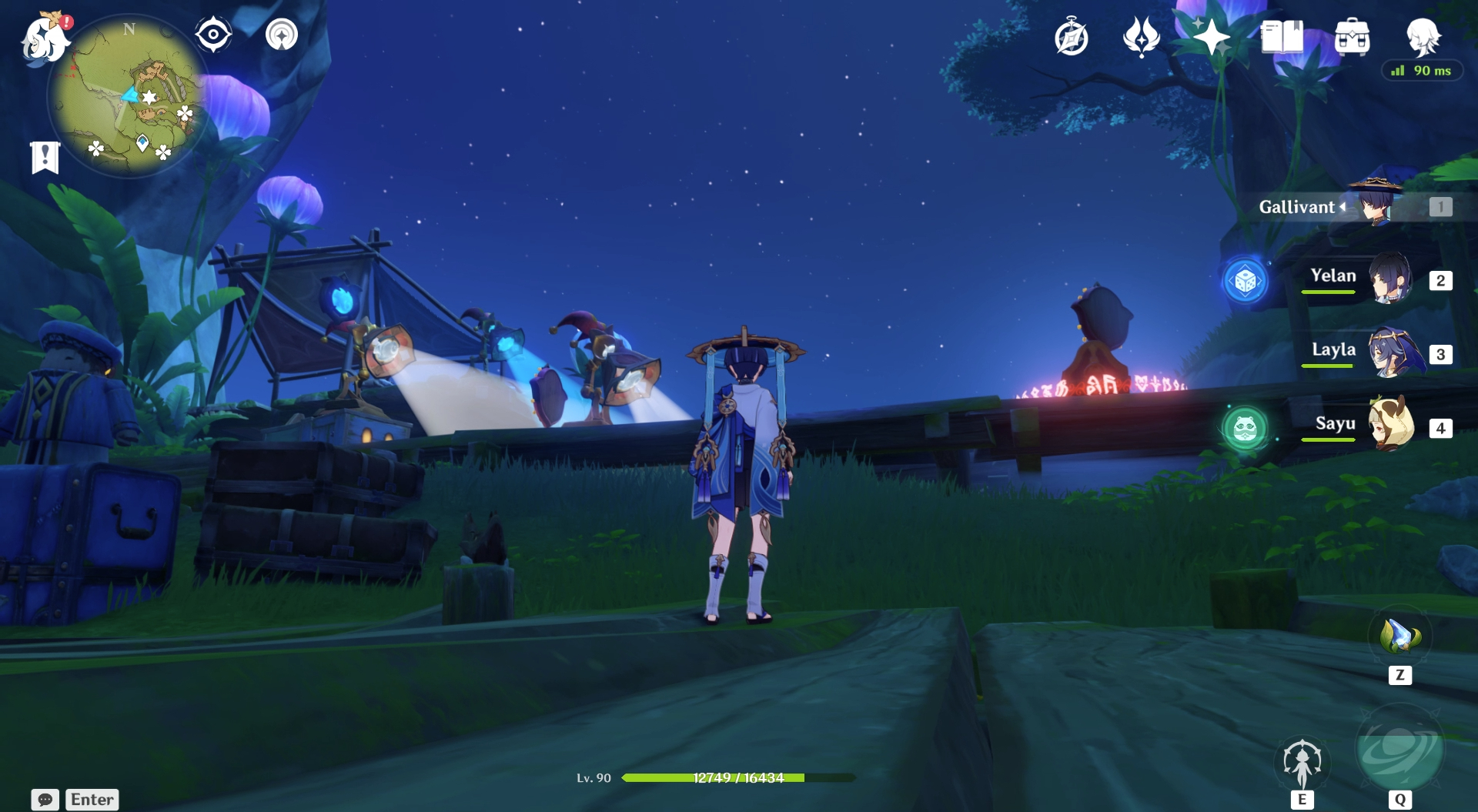Open the events flame icon
The height and width of the screenshot is (812, 1478).
click(1141, 37)
